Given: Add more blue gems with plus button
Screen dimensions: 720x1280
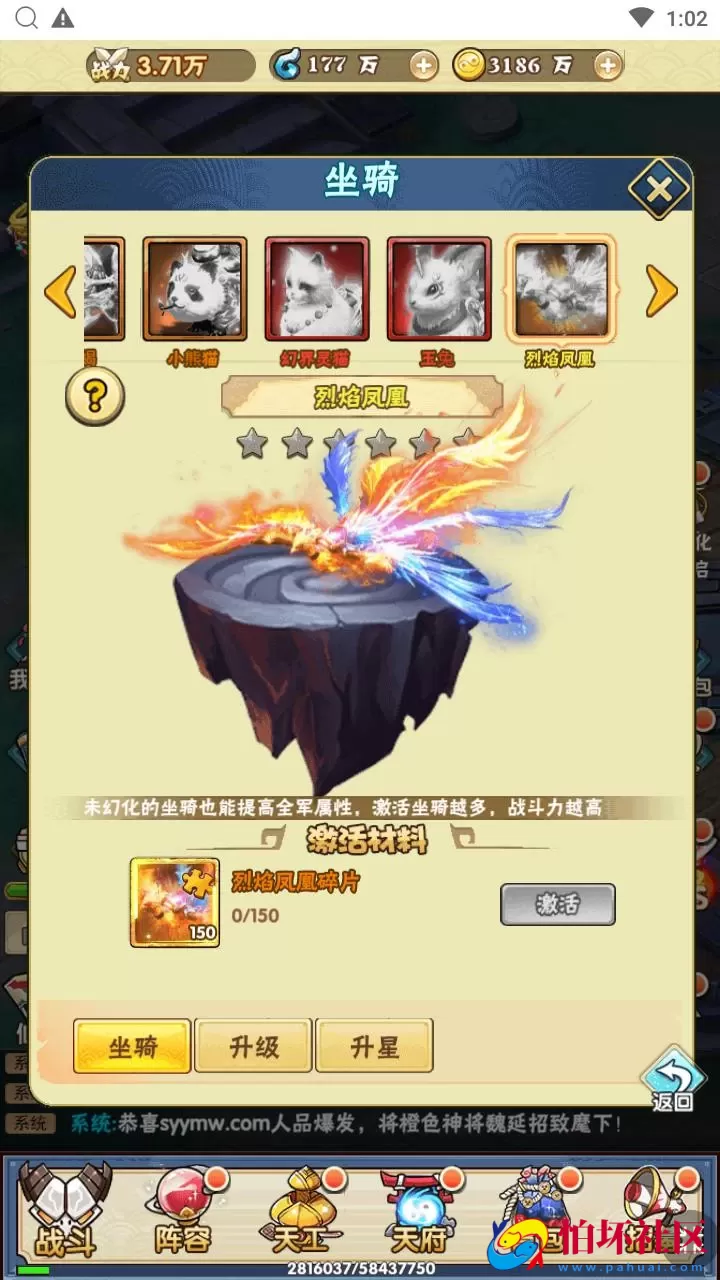Looking at the screenshot, I should (424, 66).
